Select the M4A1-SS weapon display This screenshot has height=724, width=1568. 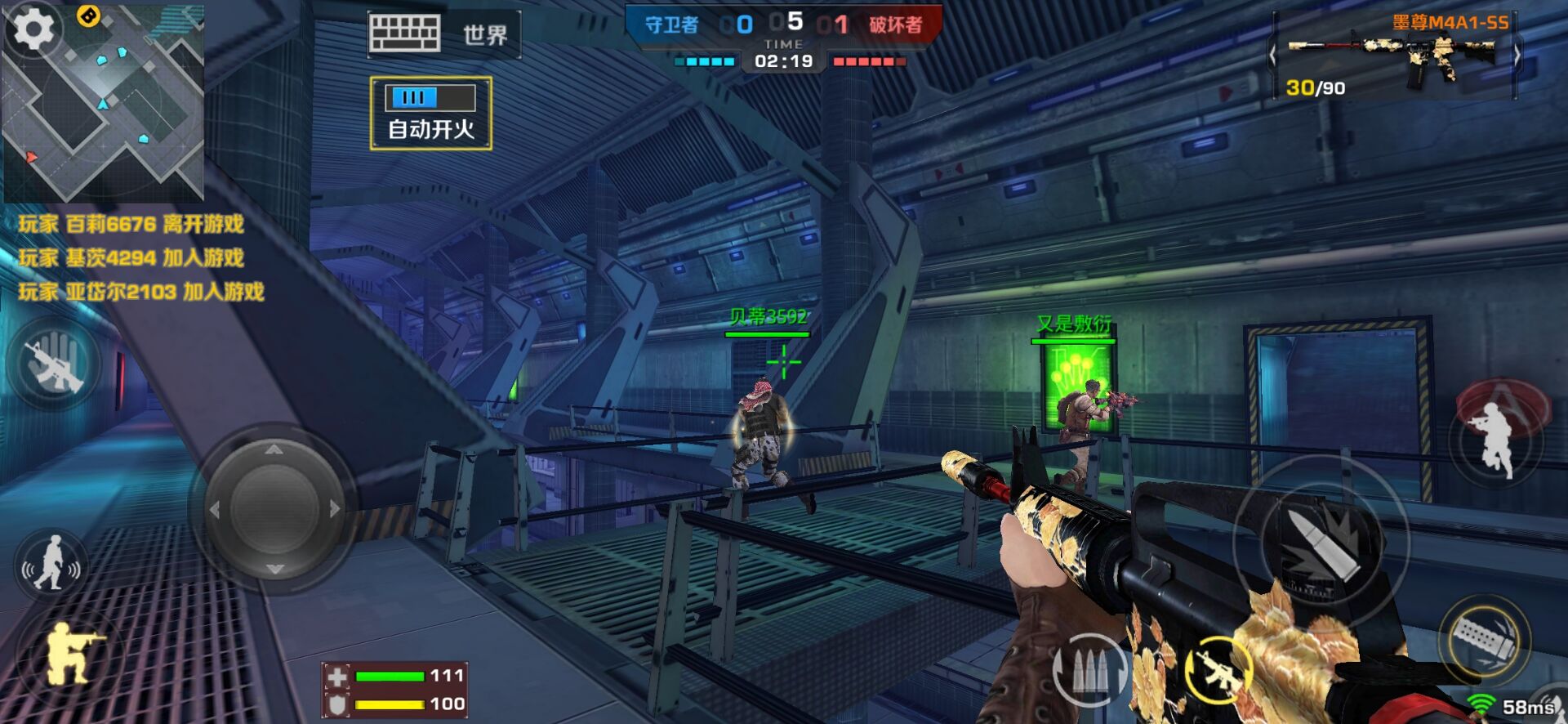pos(1395,57)
